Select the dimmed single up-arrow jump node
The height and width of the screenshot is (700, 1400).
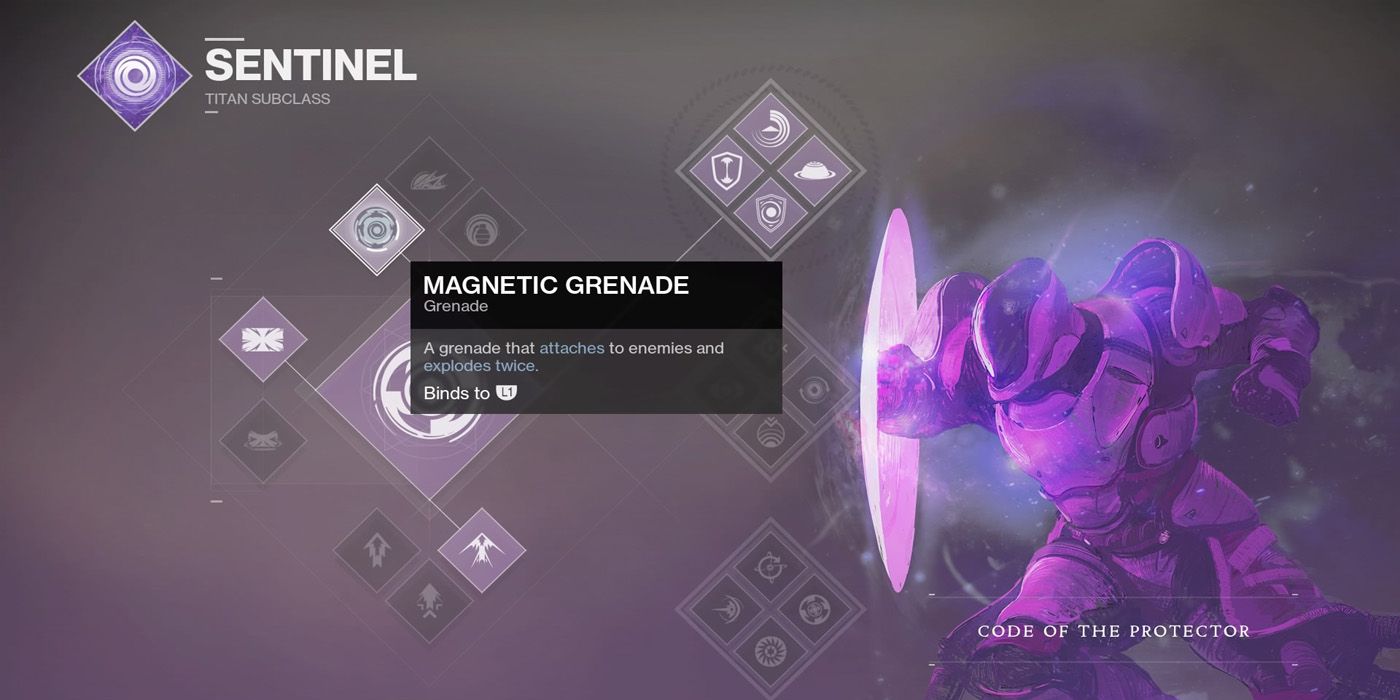pos(377,550)
